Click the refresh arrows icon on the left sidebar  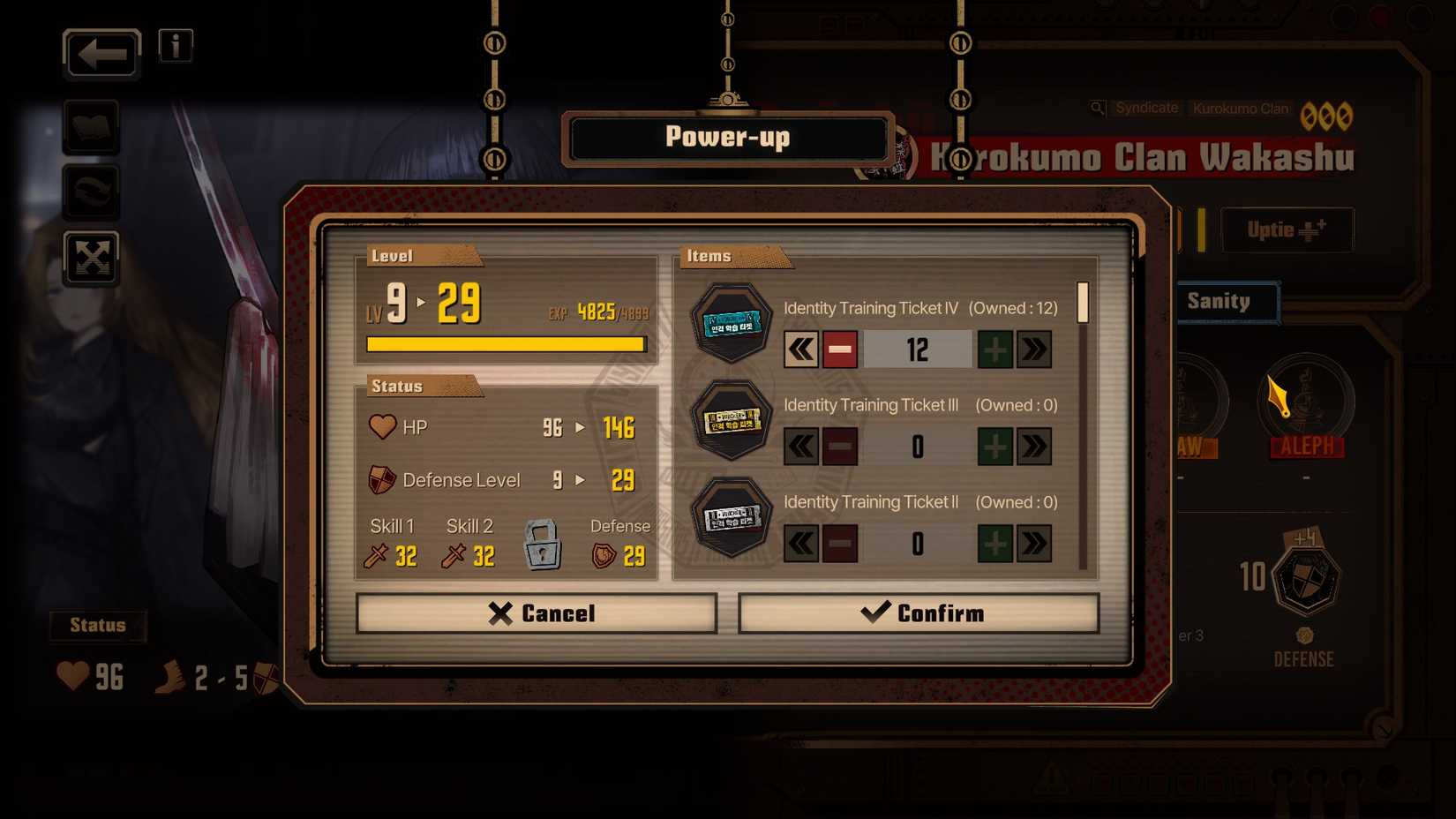(91, 192)
